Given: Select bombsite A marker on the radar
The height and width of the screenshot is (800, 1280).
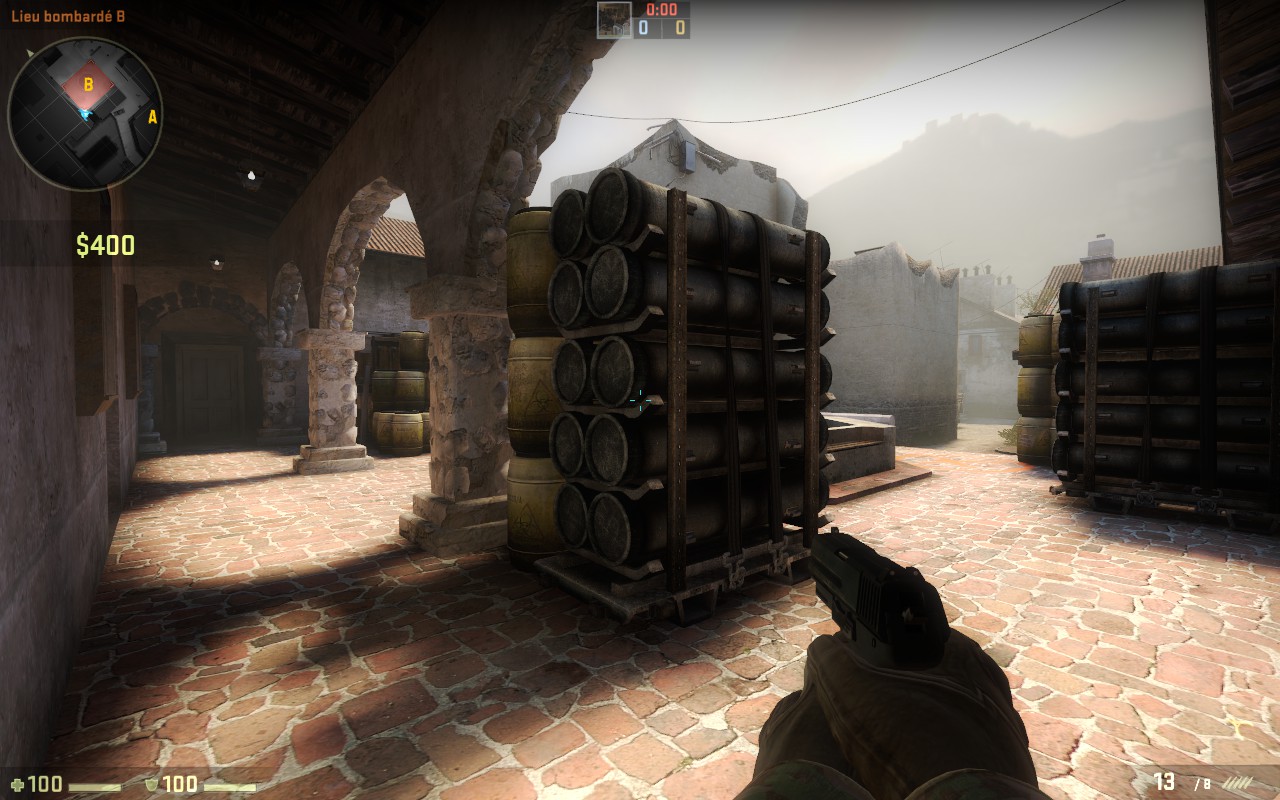Looking at the screenshot, I should (x=153, y=117).
